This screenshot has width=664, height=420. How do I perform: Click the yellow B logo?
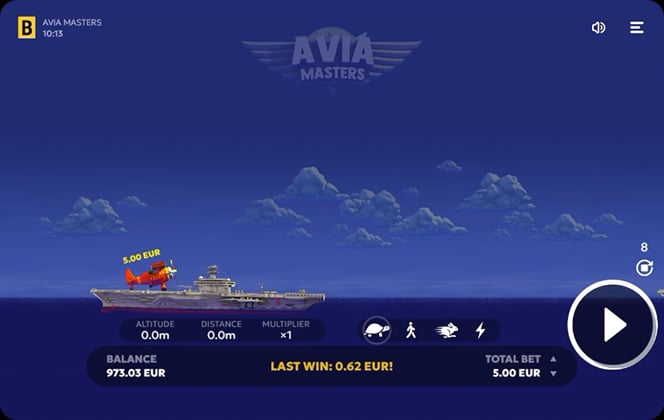(x=26, y=28)
